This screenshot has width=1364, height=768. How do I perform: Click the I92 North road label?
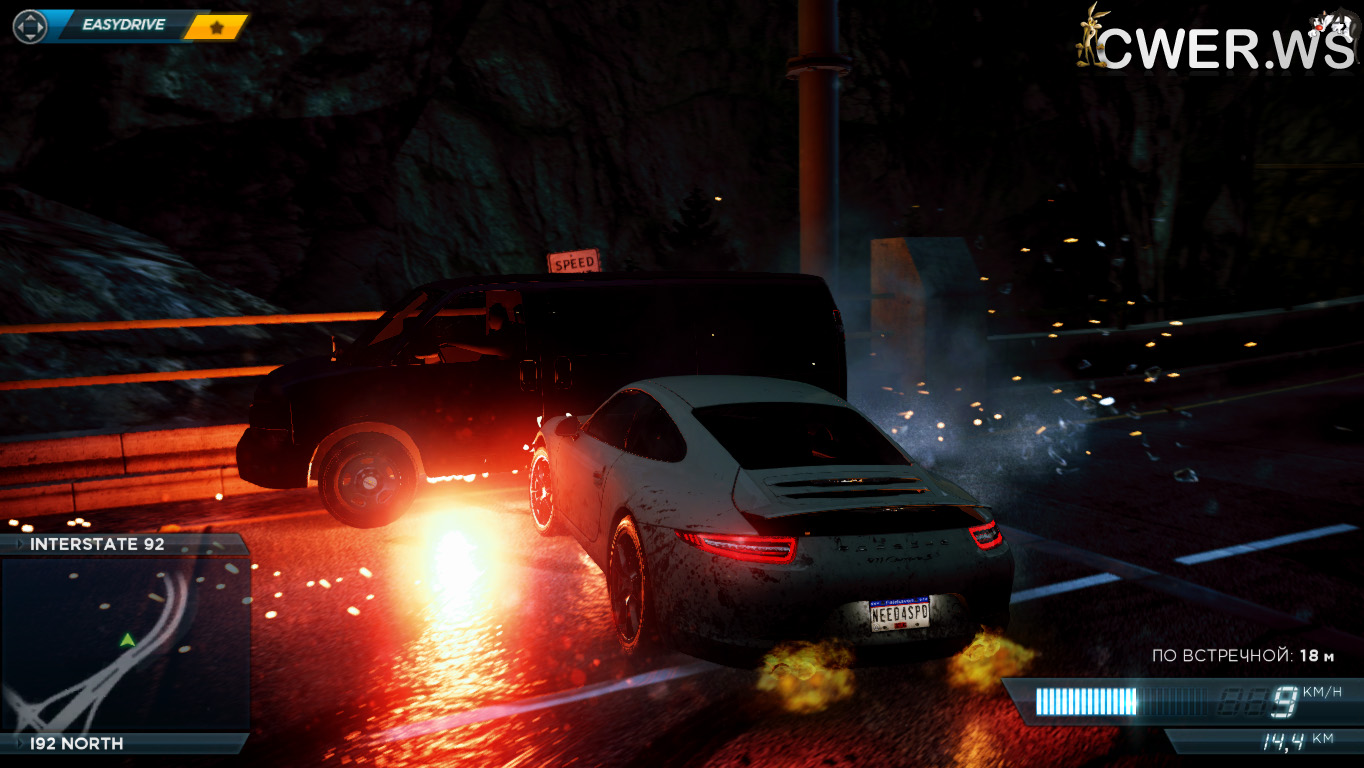coord(77,743)
